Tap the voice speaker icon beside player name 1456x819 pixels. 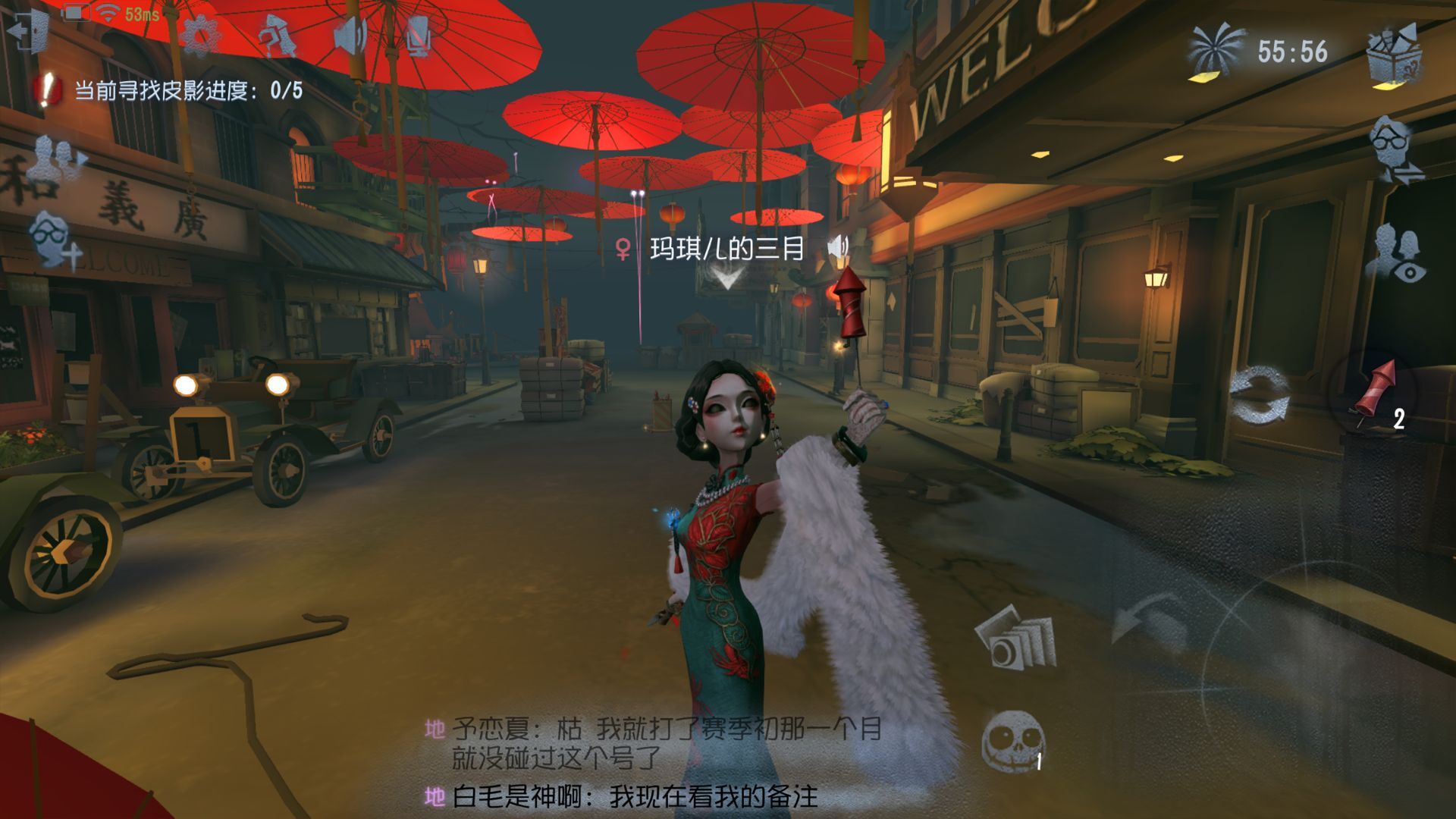(x=838, y=247)
